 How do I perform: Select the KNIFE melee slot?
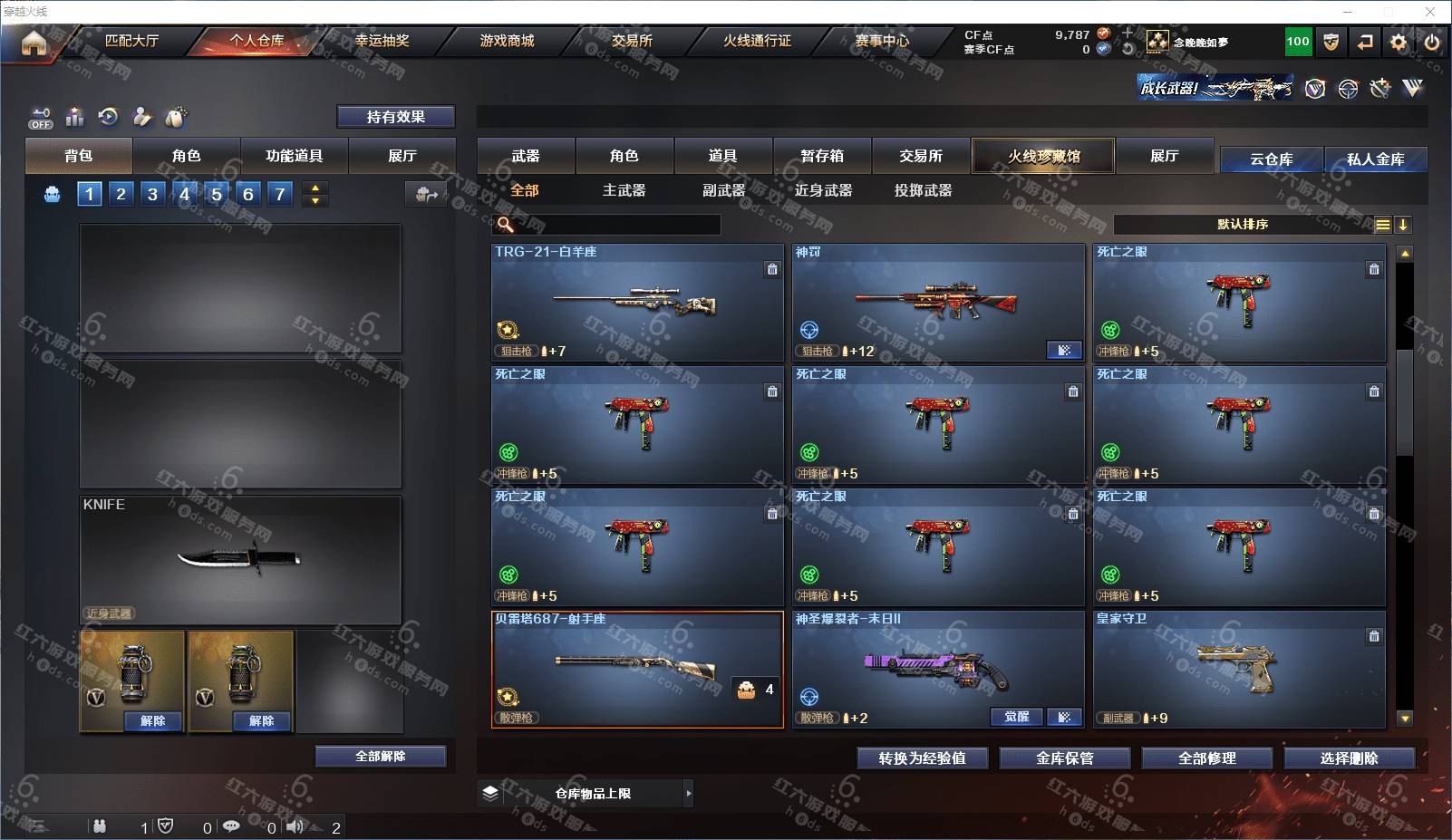240,558
